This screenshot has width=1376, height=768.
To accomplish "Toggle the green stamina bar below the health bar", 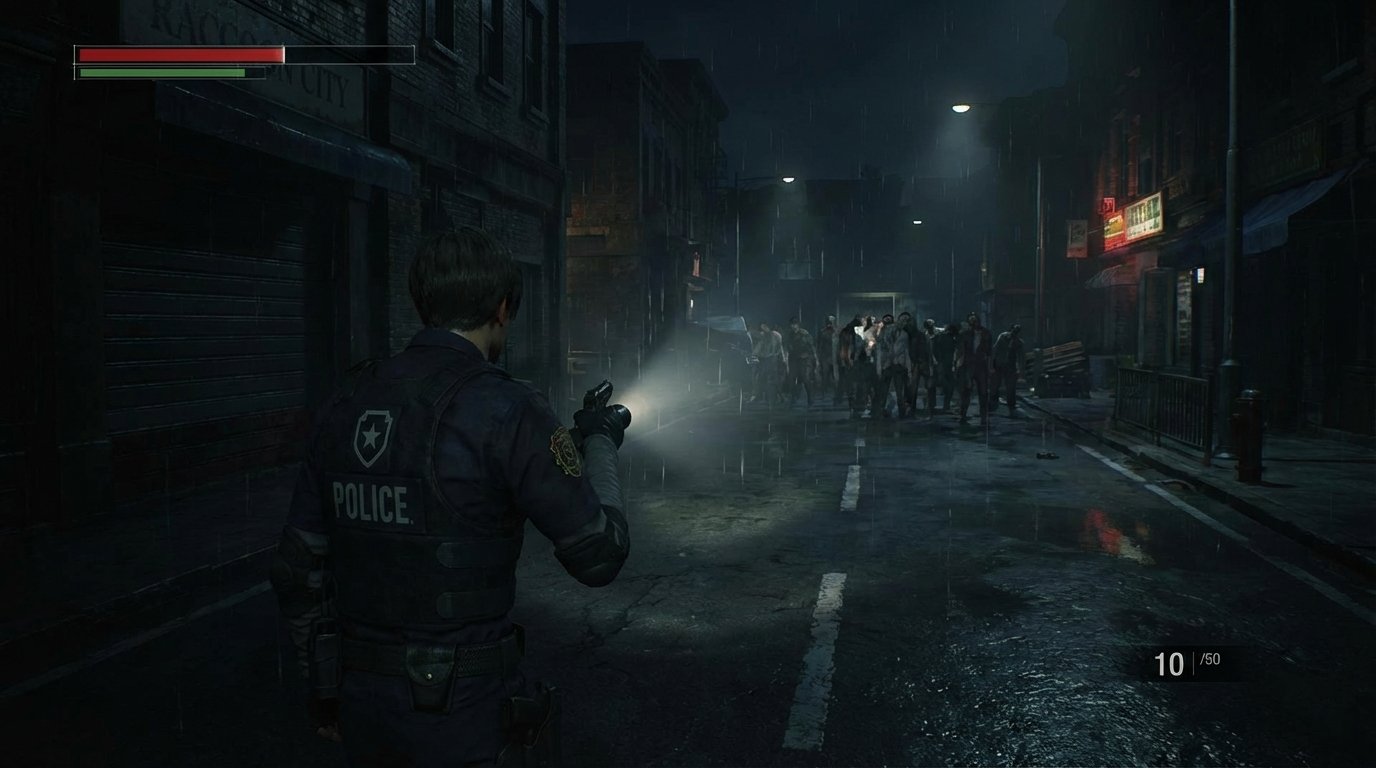I will point(160,72).
